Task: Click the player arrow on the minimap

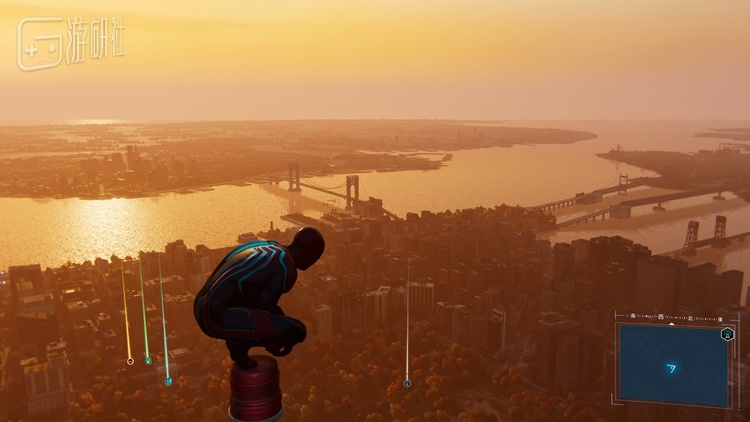Action: pos(671,368)
